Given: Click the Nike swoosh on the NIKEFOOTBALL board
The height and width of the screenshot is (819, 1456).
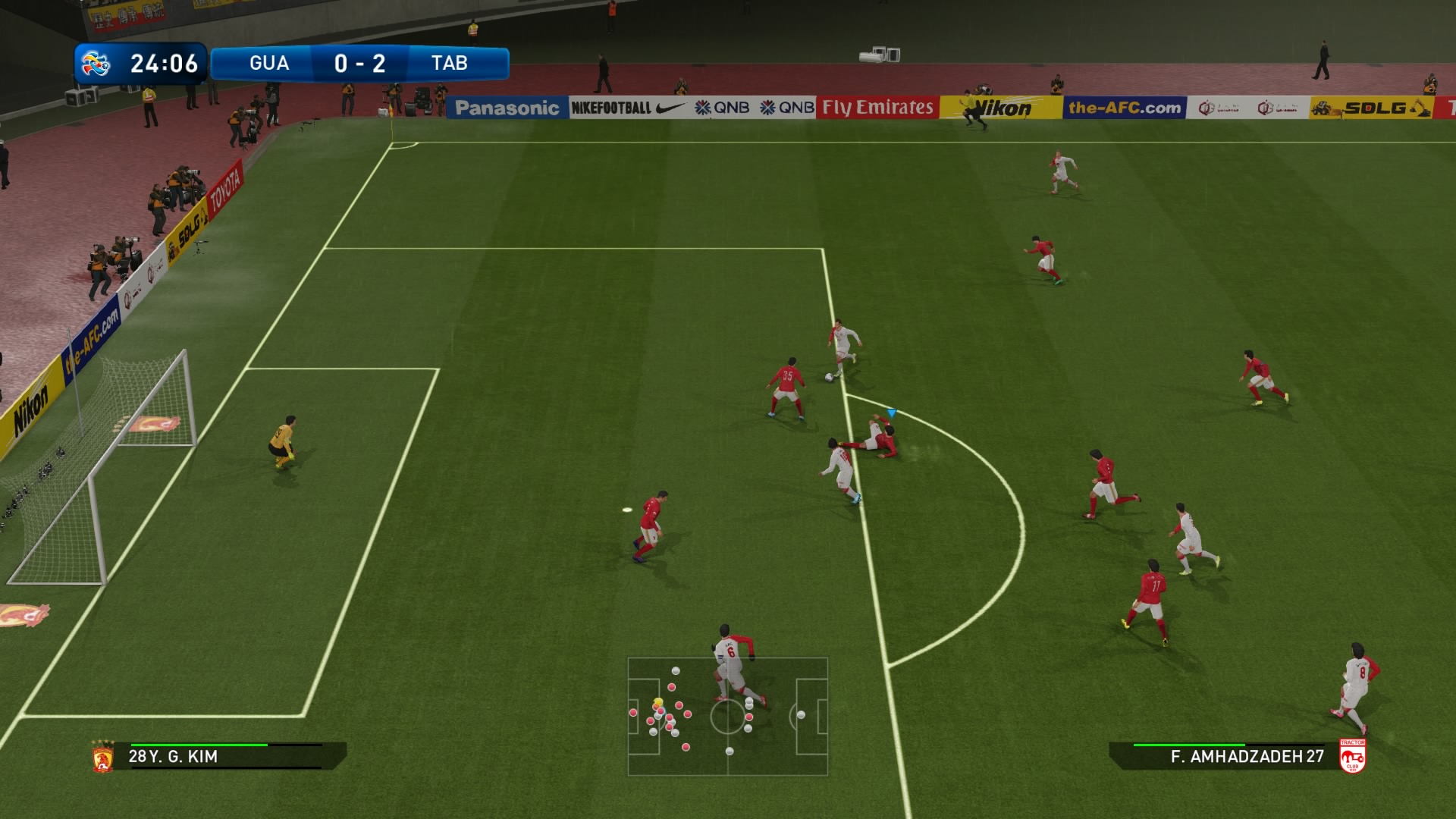Looking at the screenshot, I should 667,108.
